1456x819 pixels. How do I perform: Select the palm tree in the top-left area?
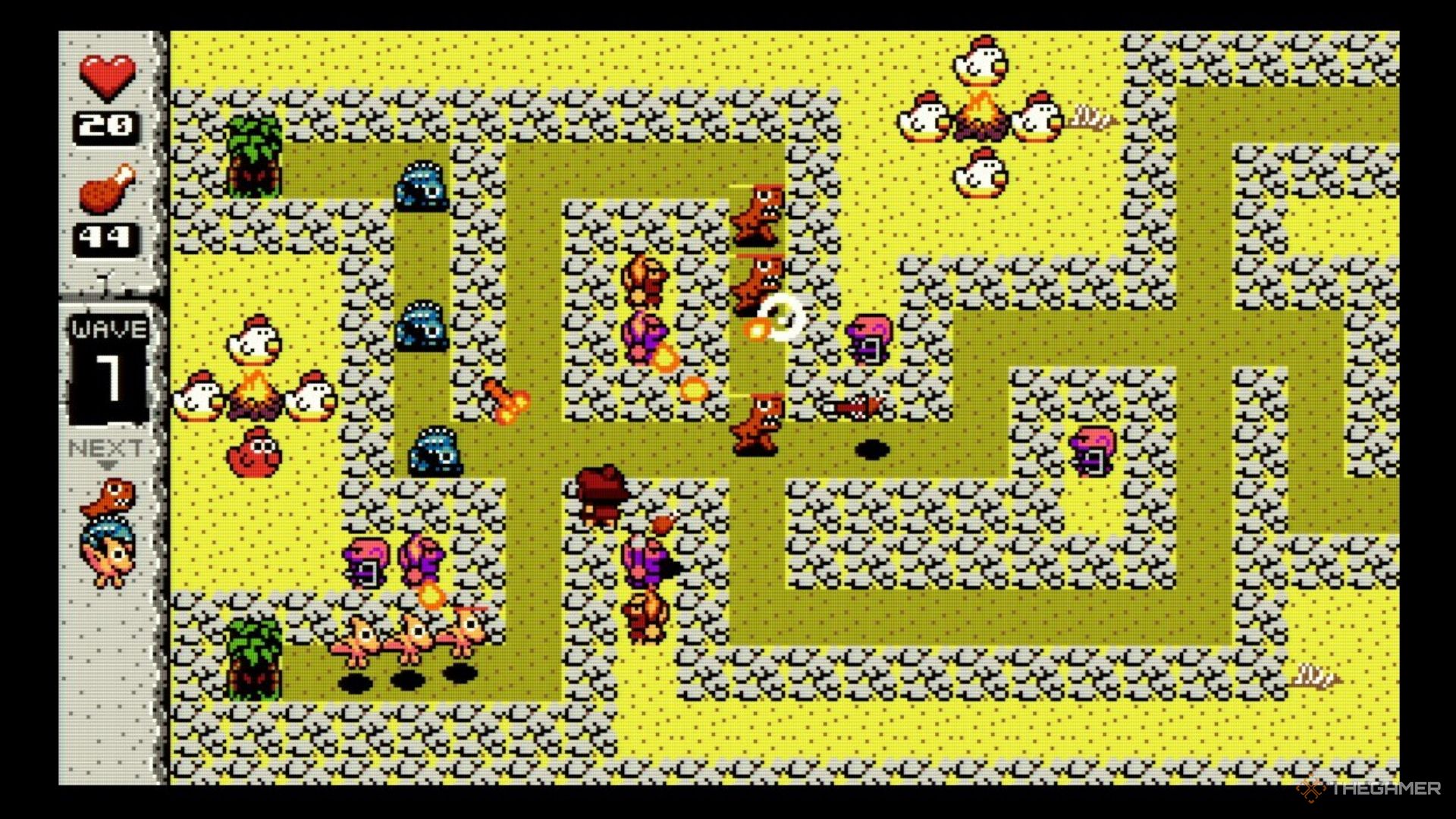pos(254,155)
